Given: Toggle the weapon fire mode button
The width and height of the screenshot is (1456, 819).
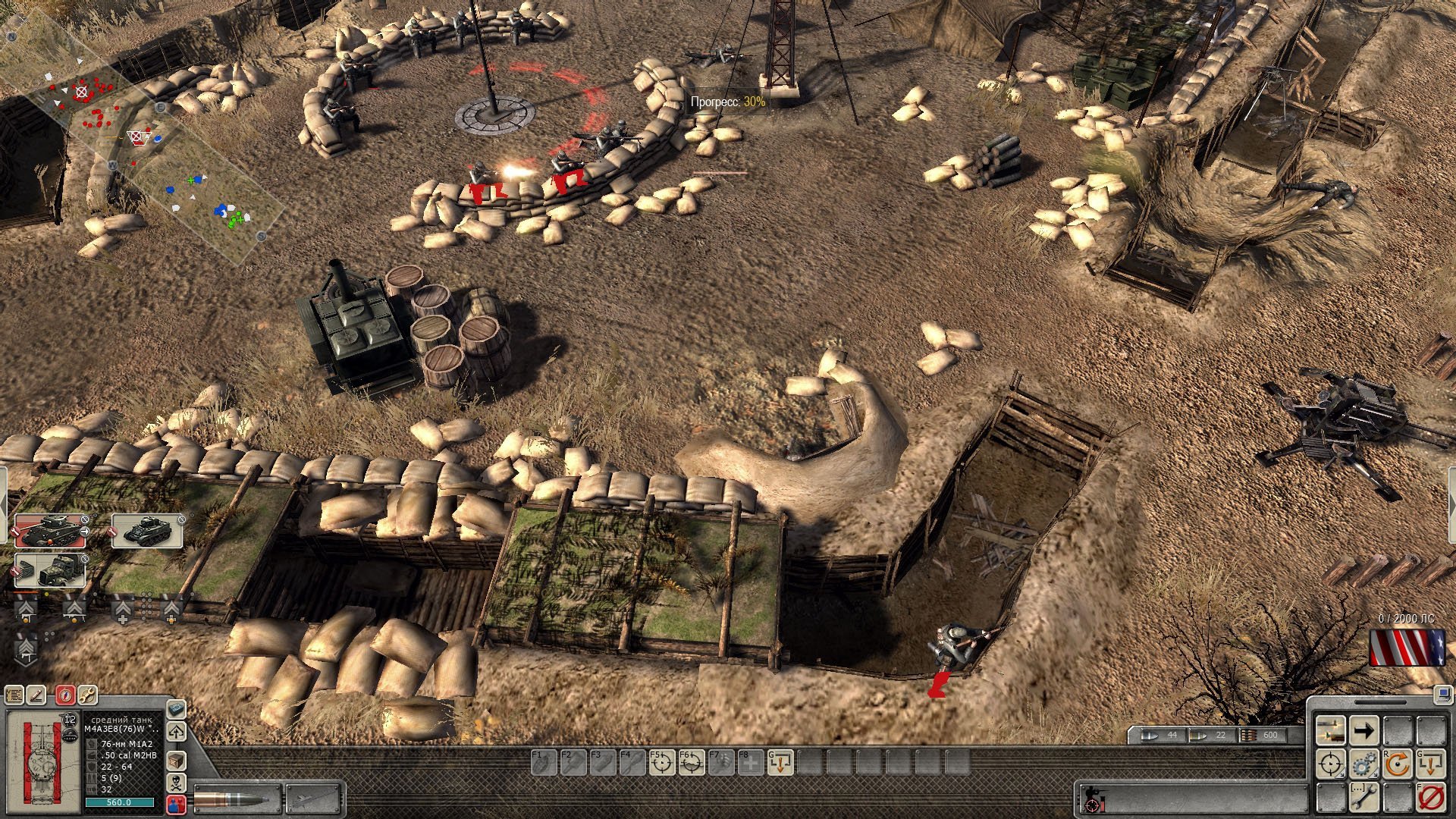Looking at the screenshot, I should (1330, 731).
